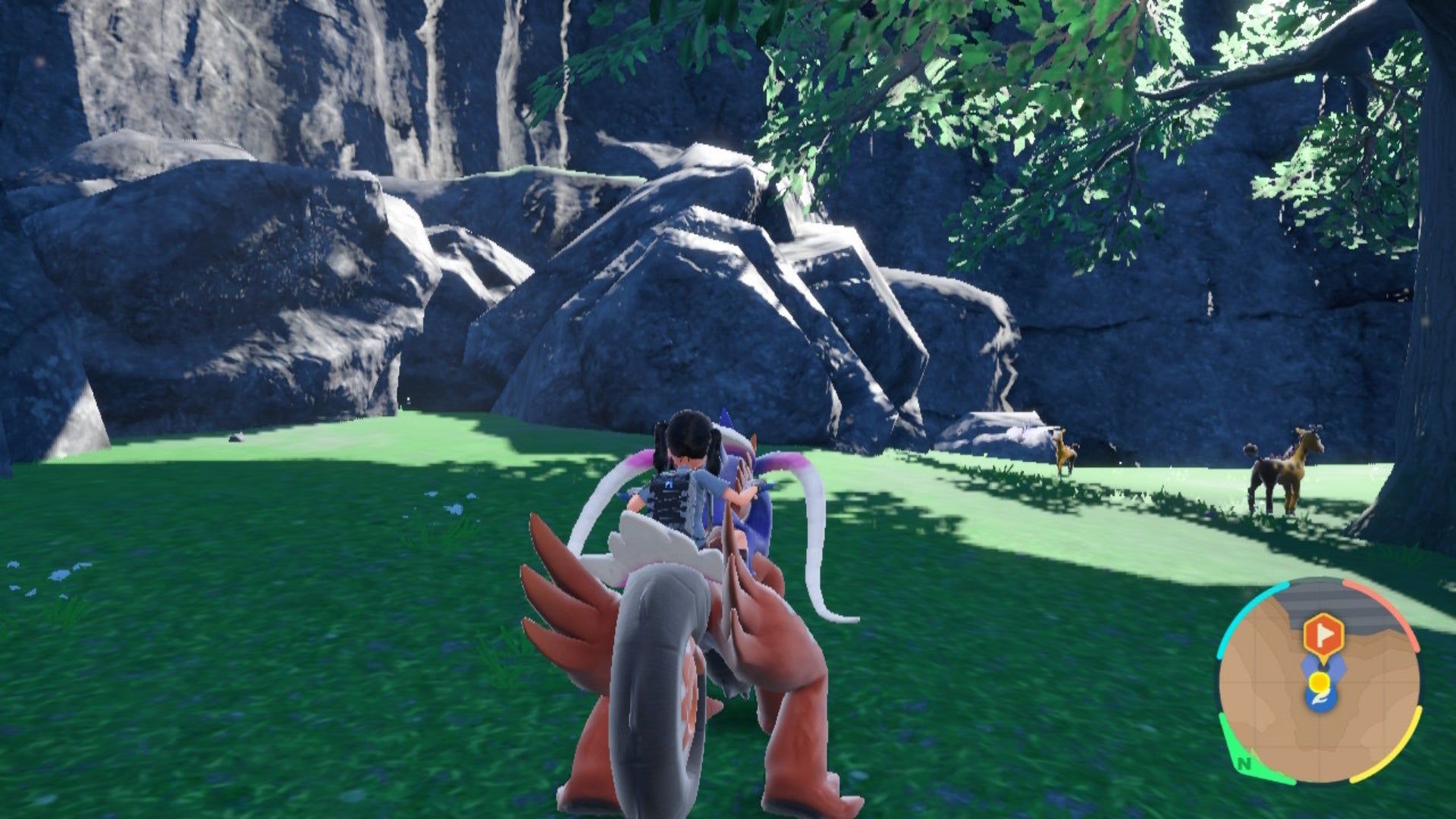Screen dimensions: 1456x819
Task: Select the blue wind/swirl icon below player marker
Action: point(1321,698)
